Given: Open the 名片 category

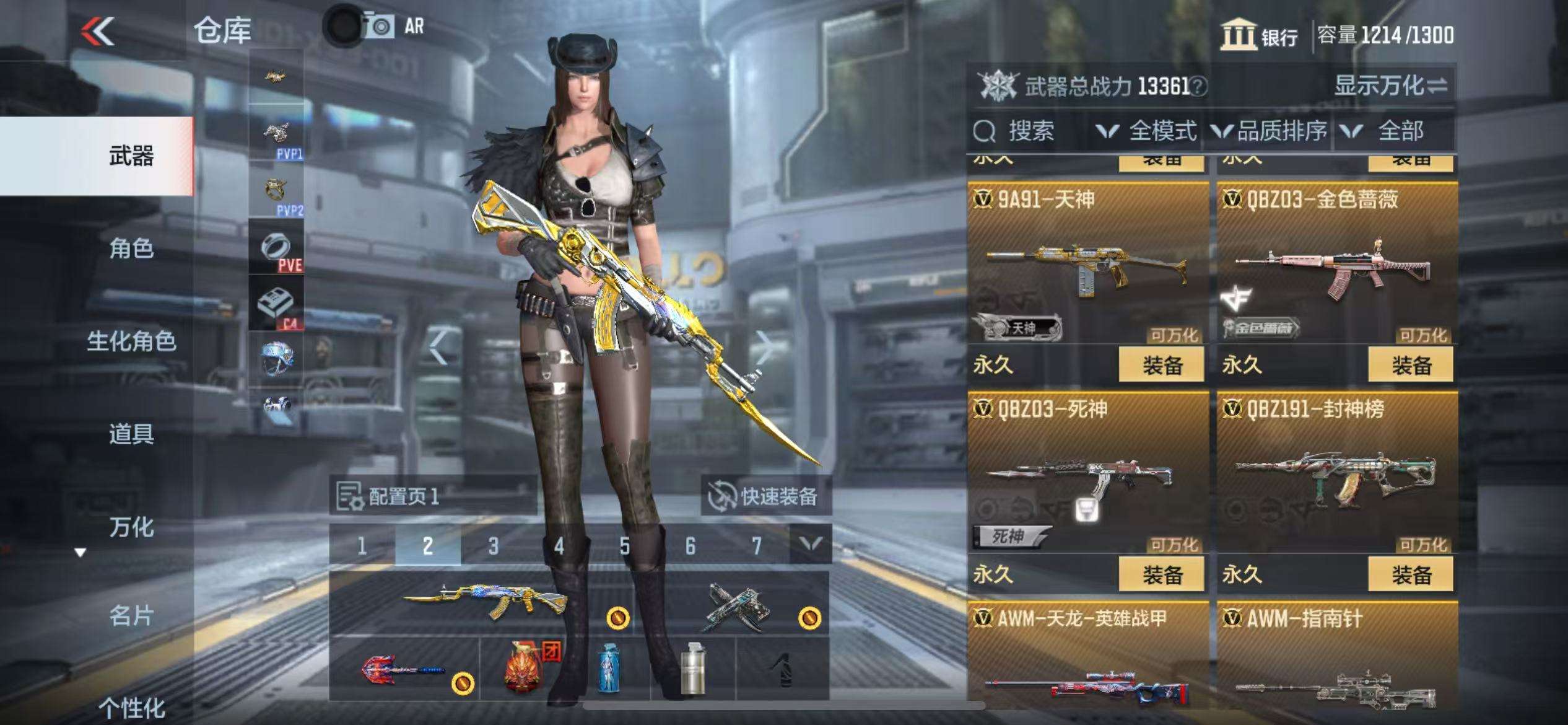Looking at the screenshot, I should 131,615.
